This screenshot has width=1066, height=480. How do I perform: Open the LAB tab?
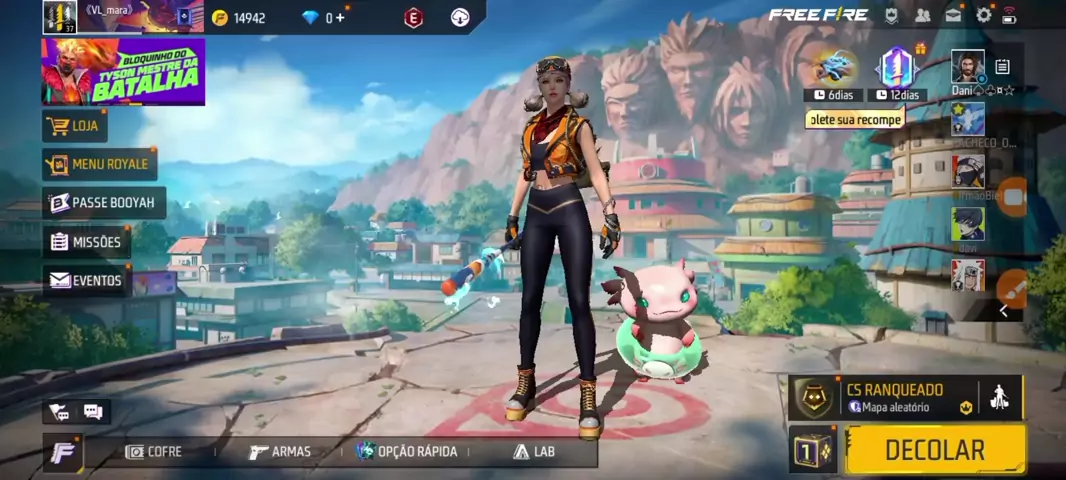[534, 452]
